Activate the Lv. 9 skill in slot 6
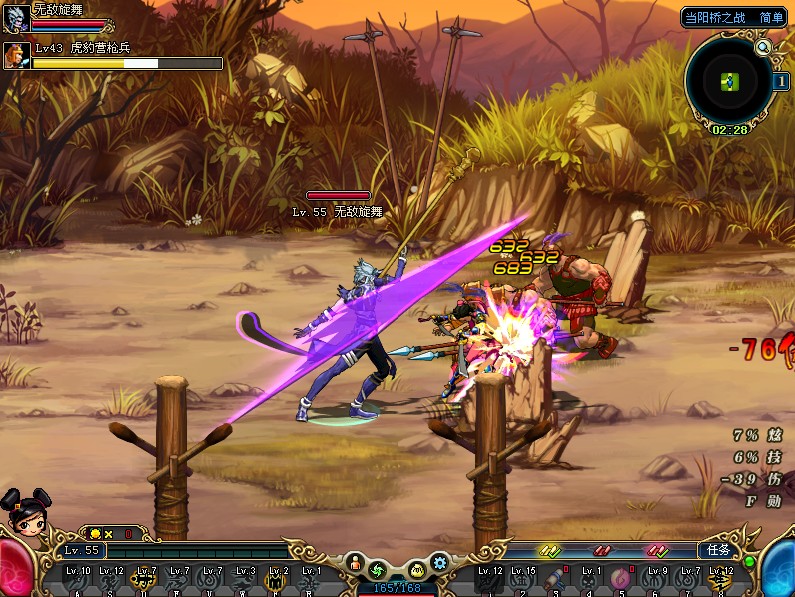The height and width of the screenshot is (597, 795). point(656,582)
